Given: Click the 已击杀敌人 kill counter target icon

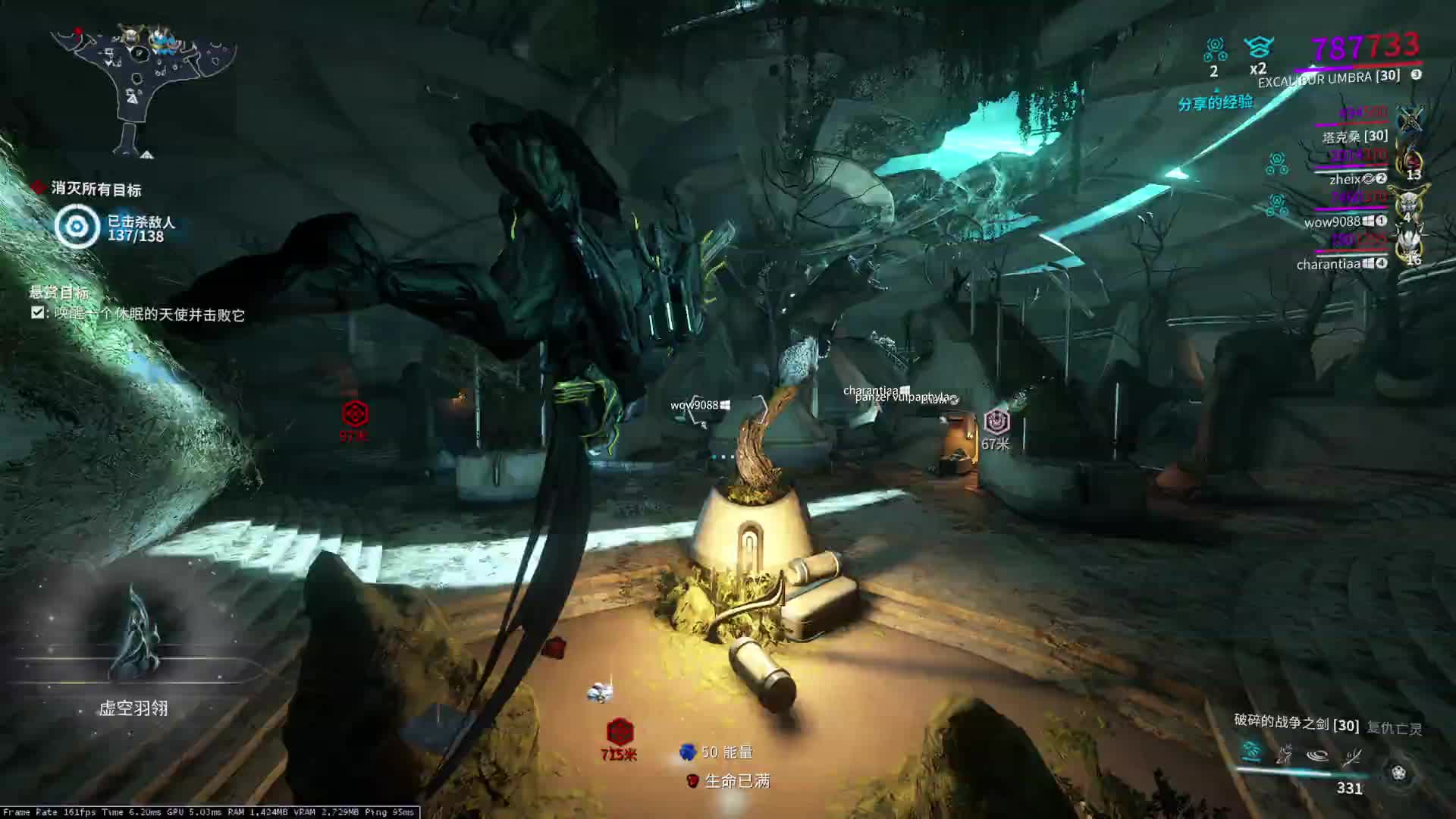Looking at the screenshot, I should [x=77, y=227].
